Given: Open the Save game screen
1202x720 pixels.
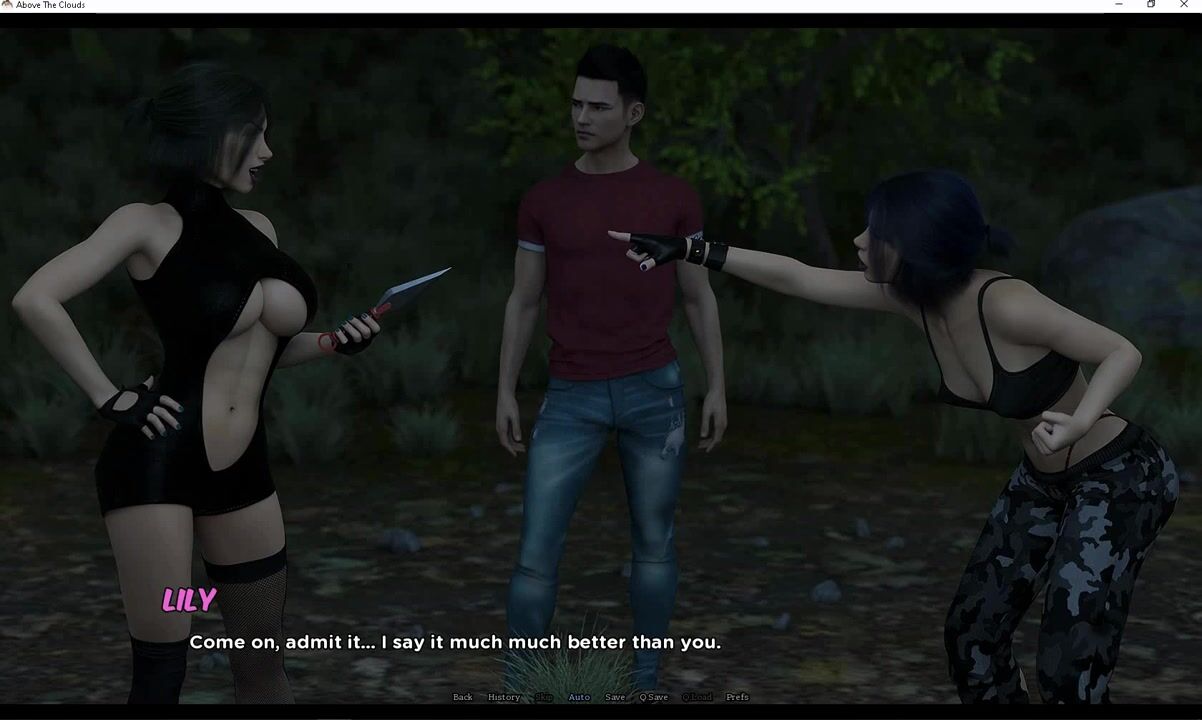Looking at the screenshot, I should 615,697.
